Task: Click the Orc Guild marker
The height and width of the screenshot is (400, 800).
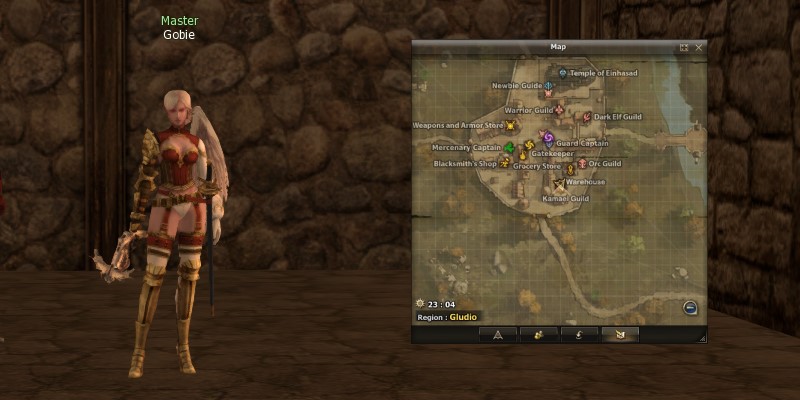Action: coord(582,163)
